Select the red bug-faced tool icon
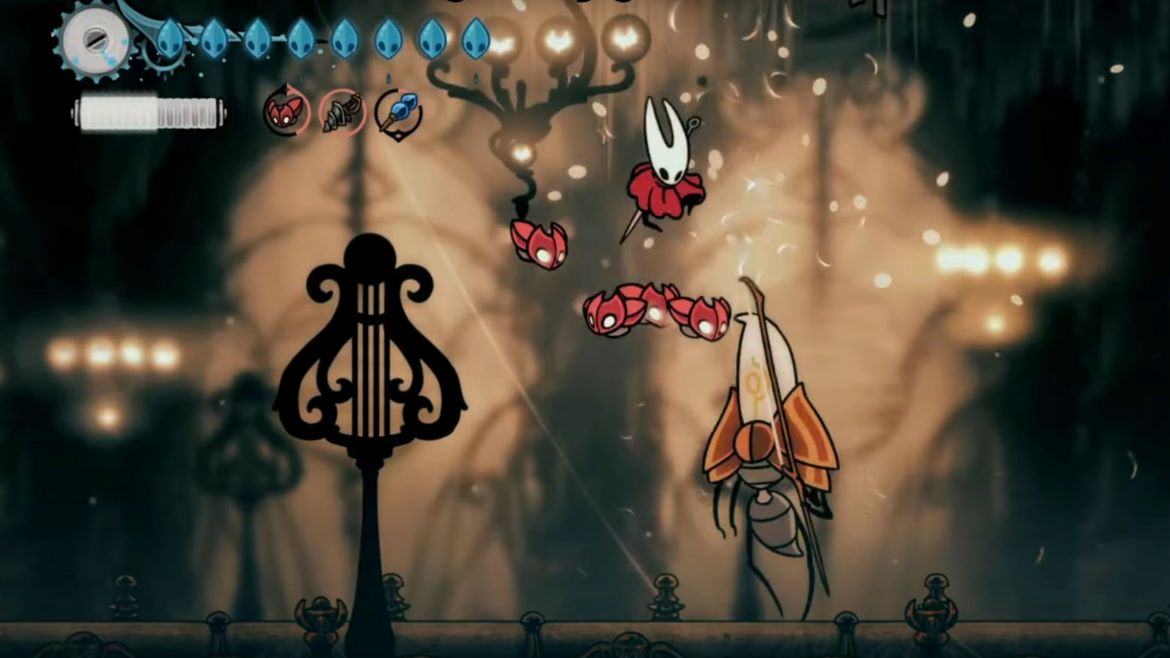 click(x=286, y=112)
